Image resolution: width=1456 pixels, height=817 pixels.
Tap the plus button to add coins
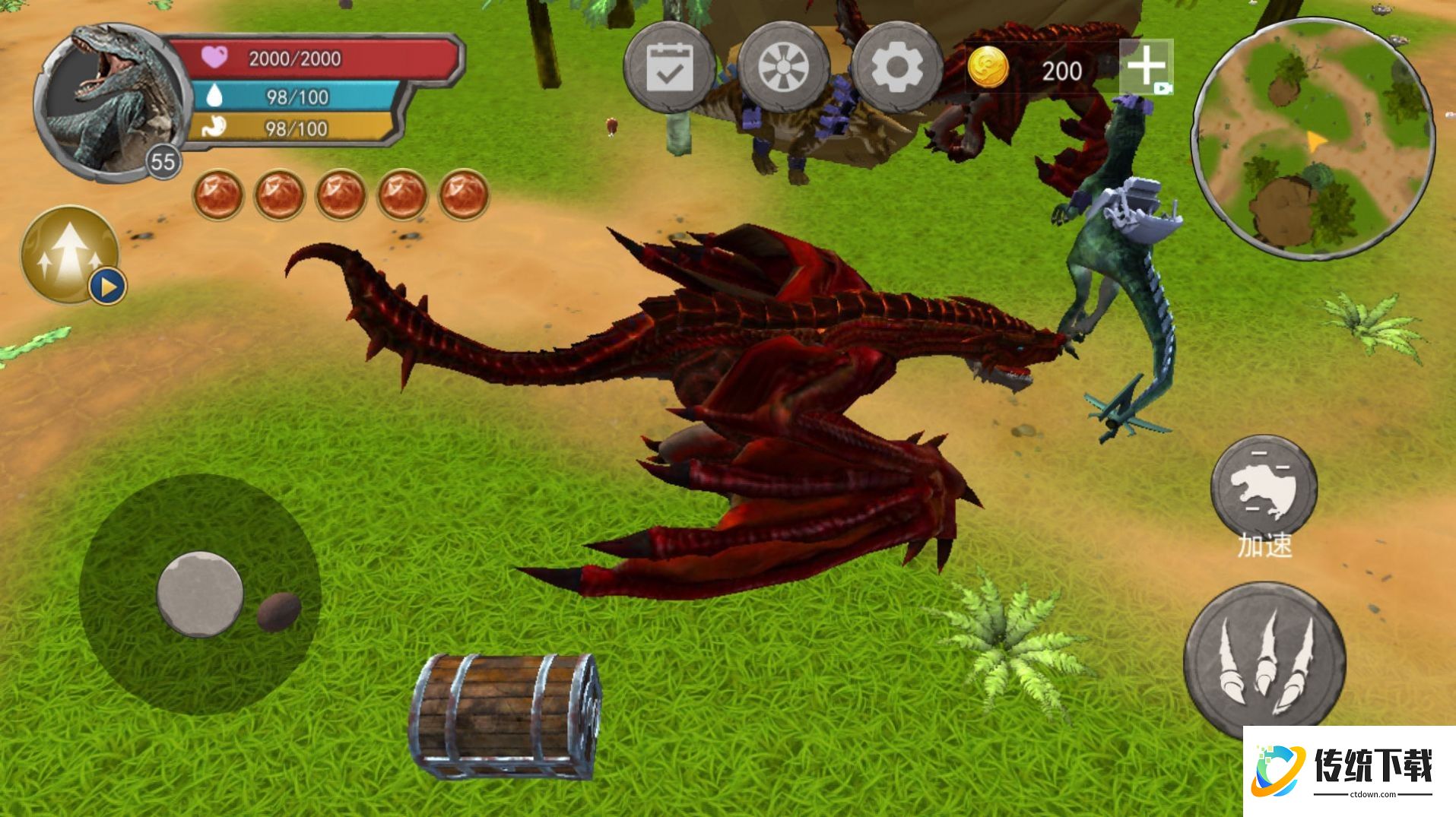1146,67
